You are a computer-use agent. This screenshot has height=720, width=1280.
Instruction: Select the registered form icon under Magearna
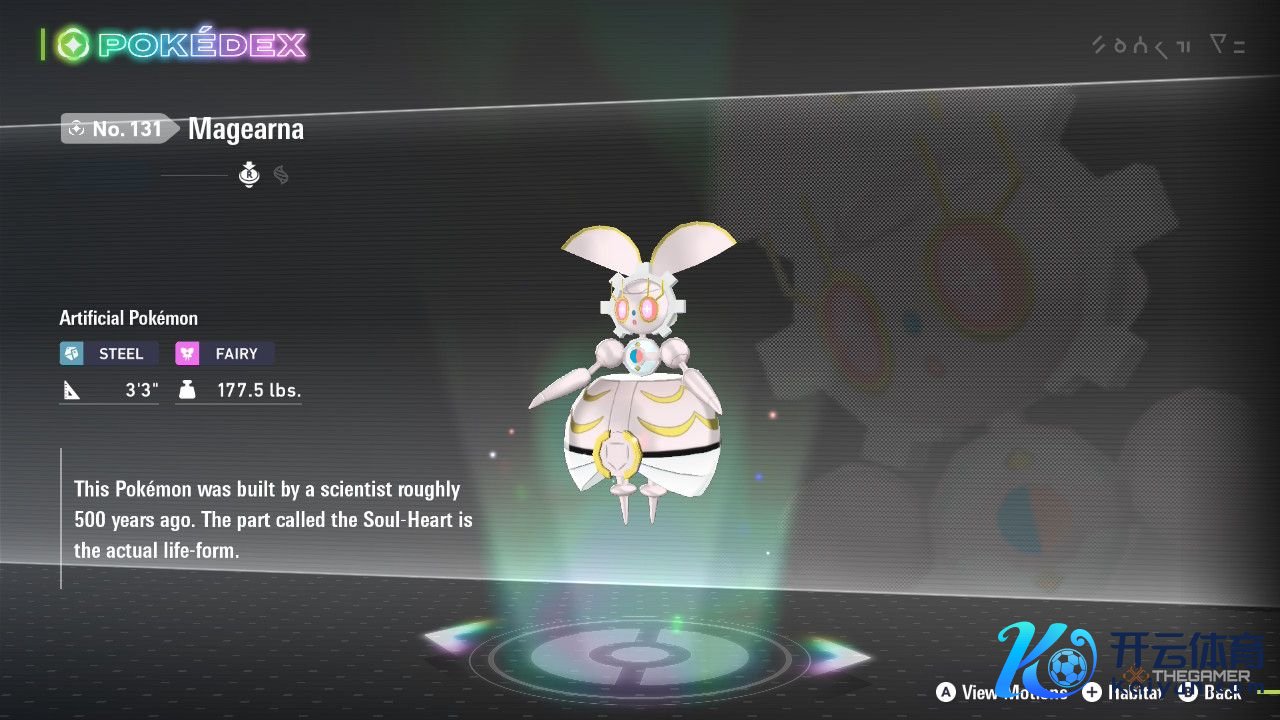[x=249, y=176]
